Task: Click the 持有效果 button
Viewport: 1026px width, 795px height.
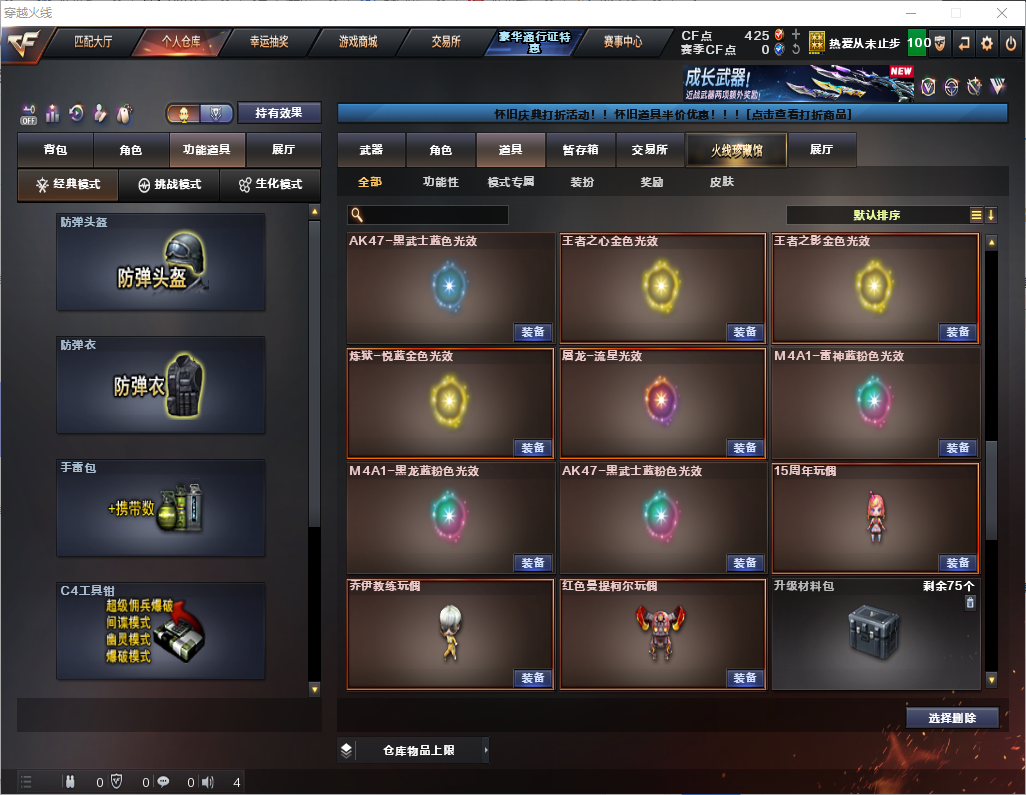Action: [x=278, y=113]
